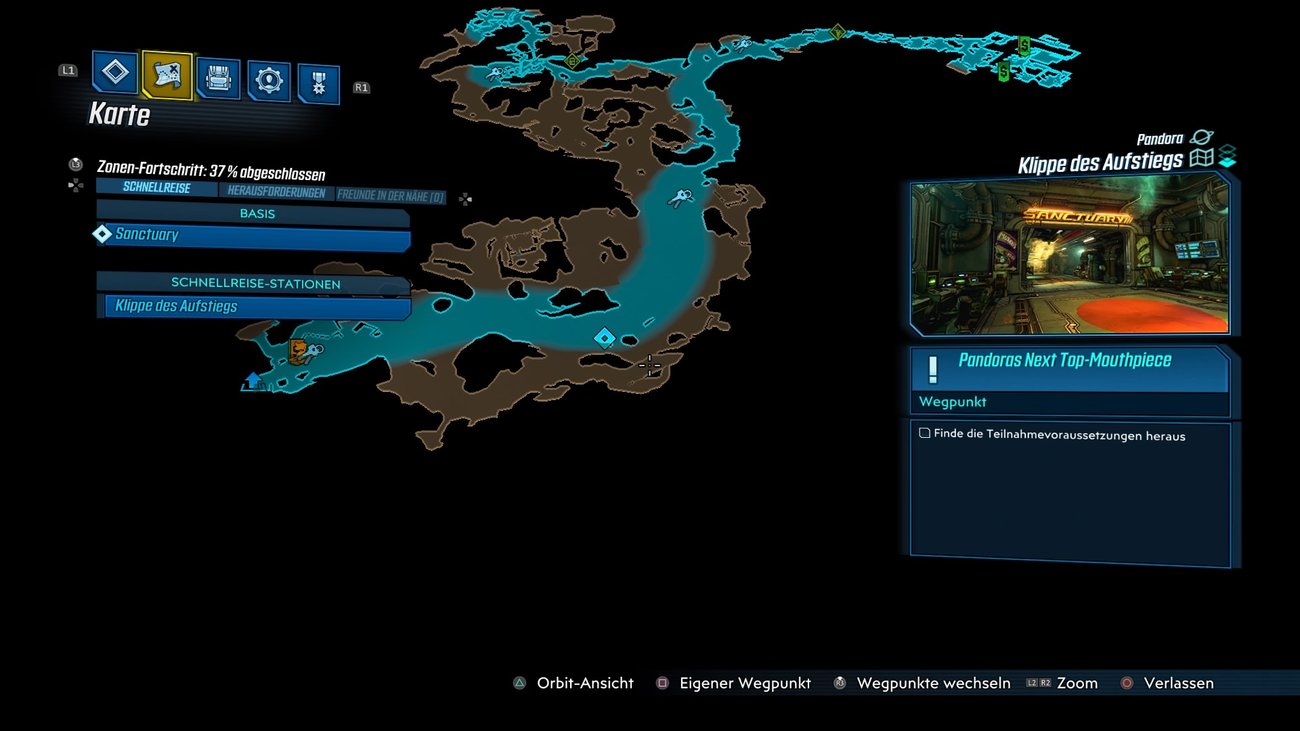1300x731 pixels.
Task: Select the orange player marker on the map
Action: pyautogui.click(x=299, y=350)
